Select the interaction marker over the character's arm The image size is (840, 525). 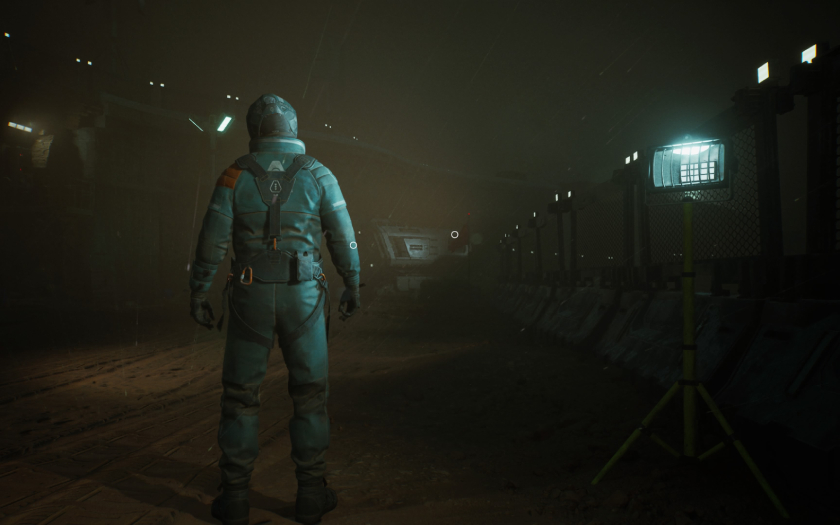(x=353, y=245)
